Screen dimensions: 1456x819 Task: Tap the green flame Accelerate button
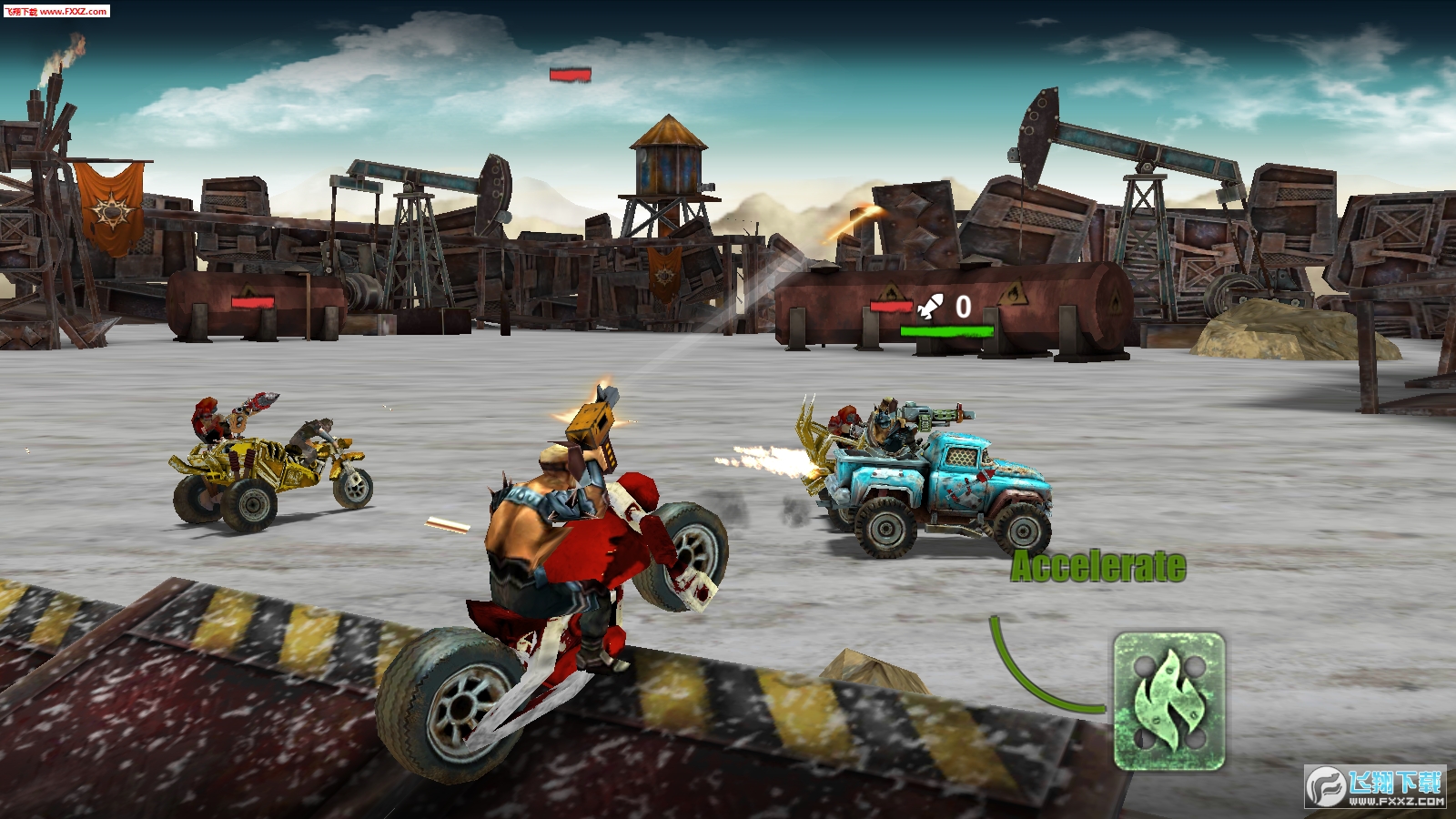point(1169,702)
